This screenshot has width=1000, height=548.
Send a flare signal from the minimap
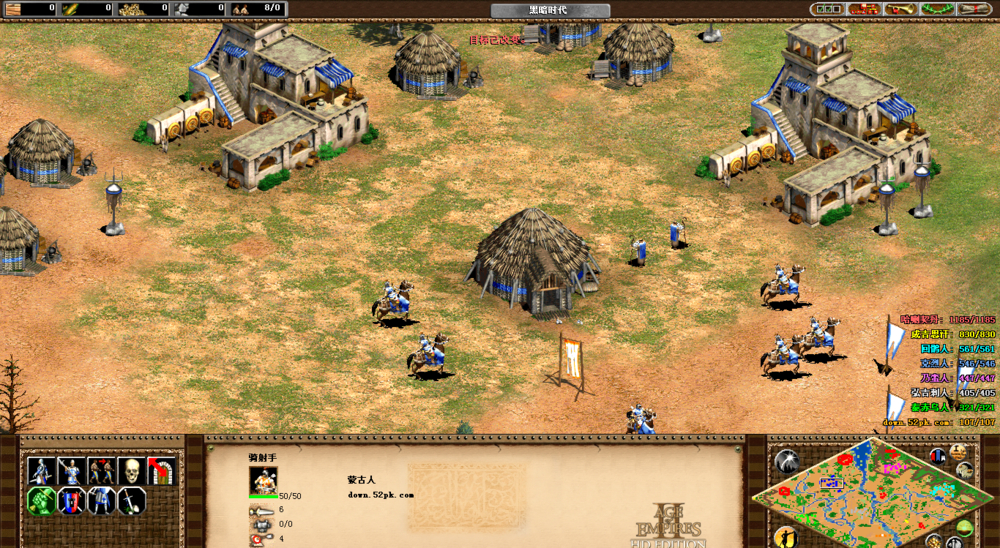click(786, 461)
